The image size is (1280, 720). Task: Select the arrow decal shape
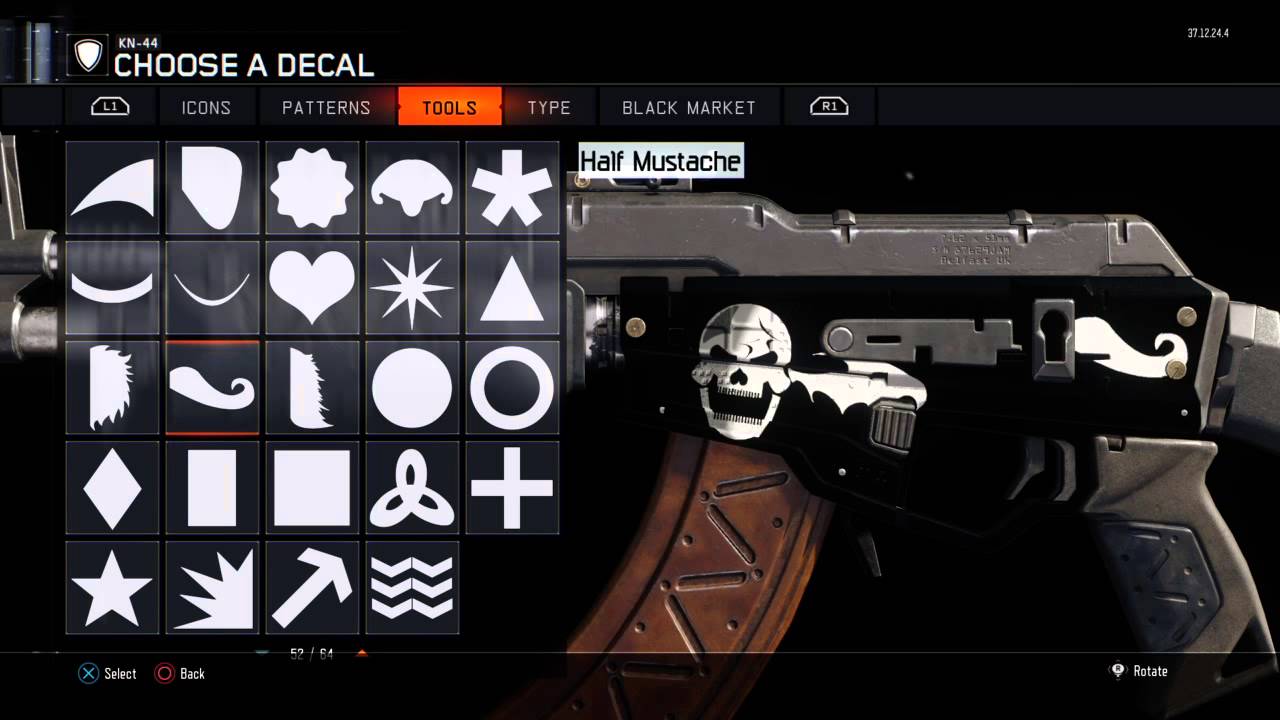[x=311, y=588]
